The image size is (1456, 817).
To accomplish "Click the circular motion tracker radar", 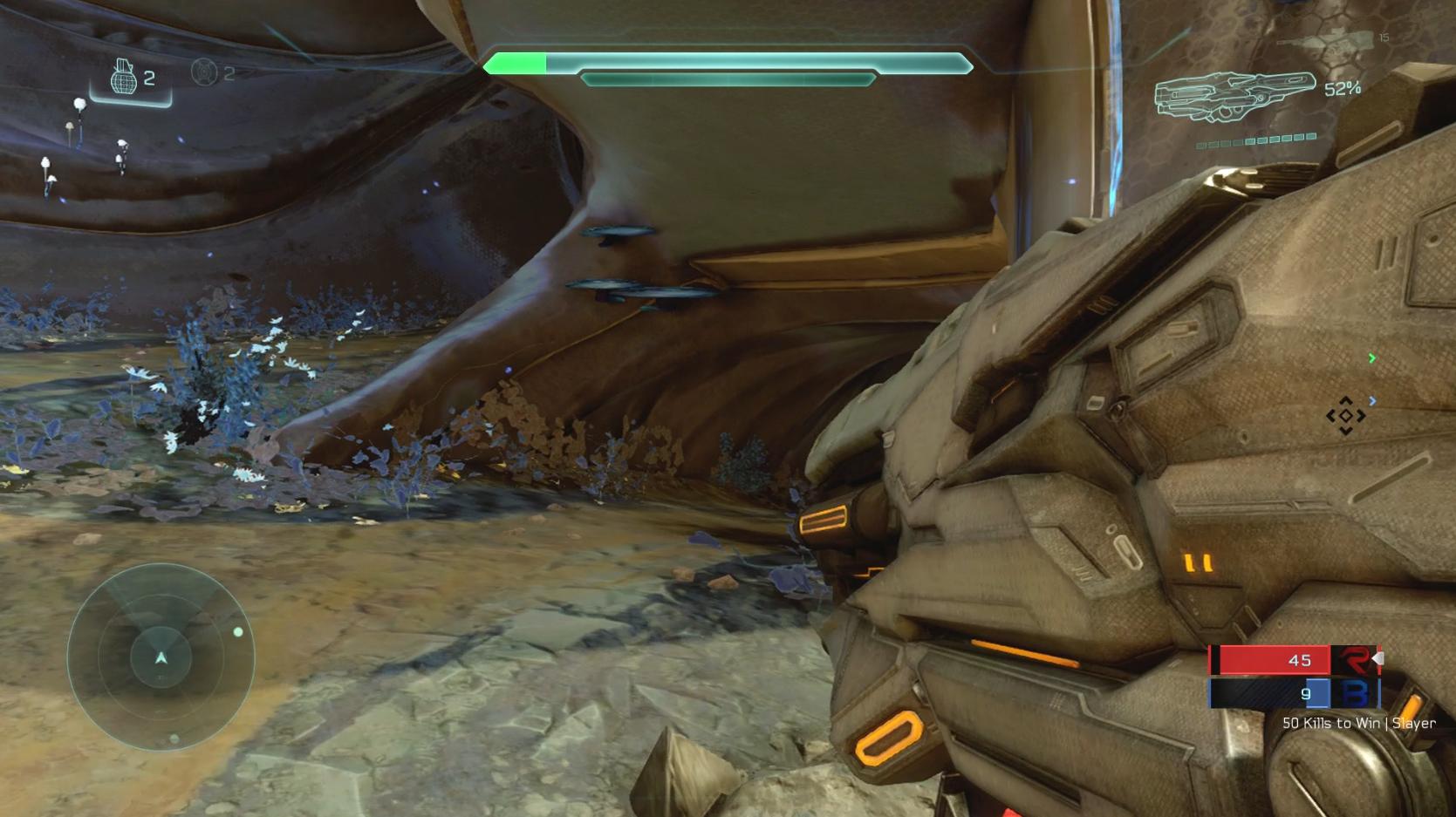I will tap(161, 657).
